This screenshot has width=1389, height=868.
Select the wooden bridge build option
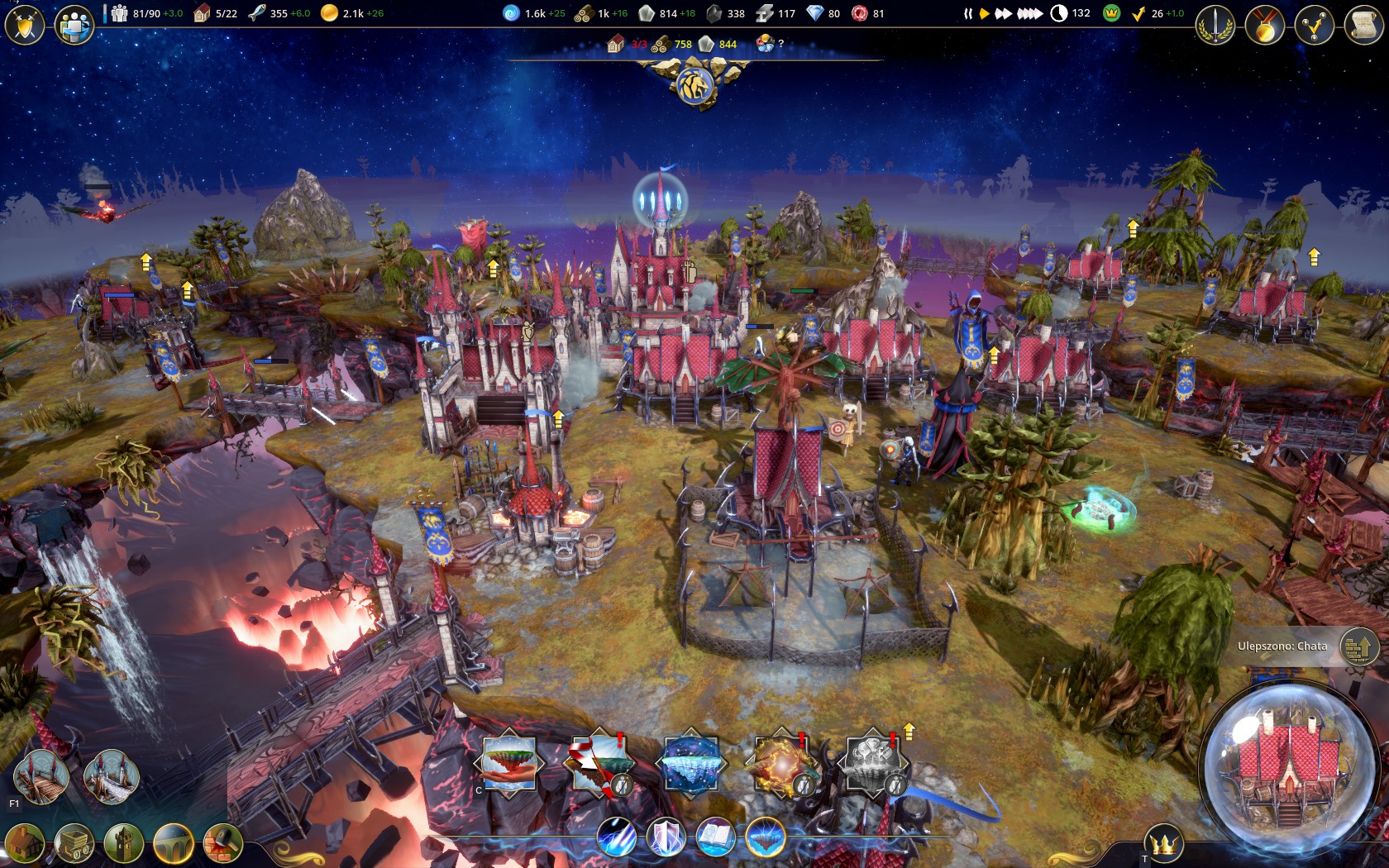pos(41,777)
